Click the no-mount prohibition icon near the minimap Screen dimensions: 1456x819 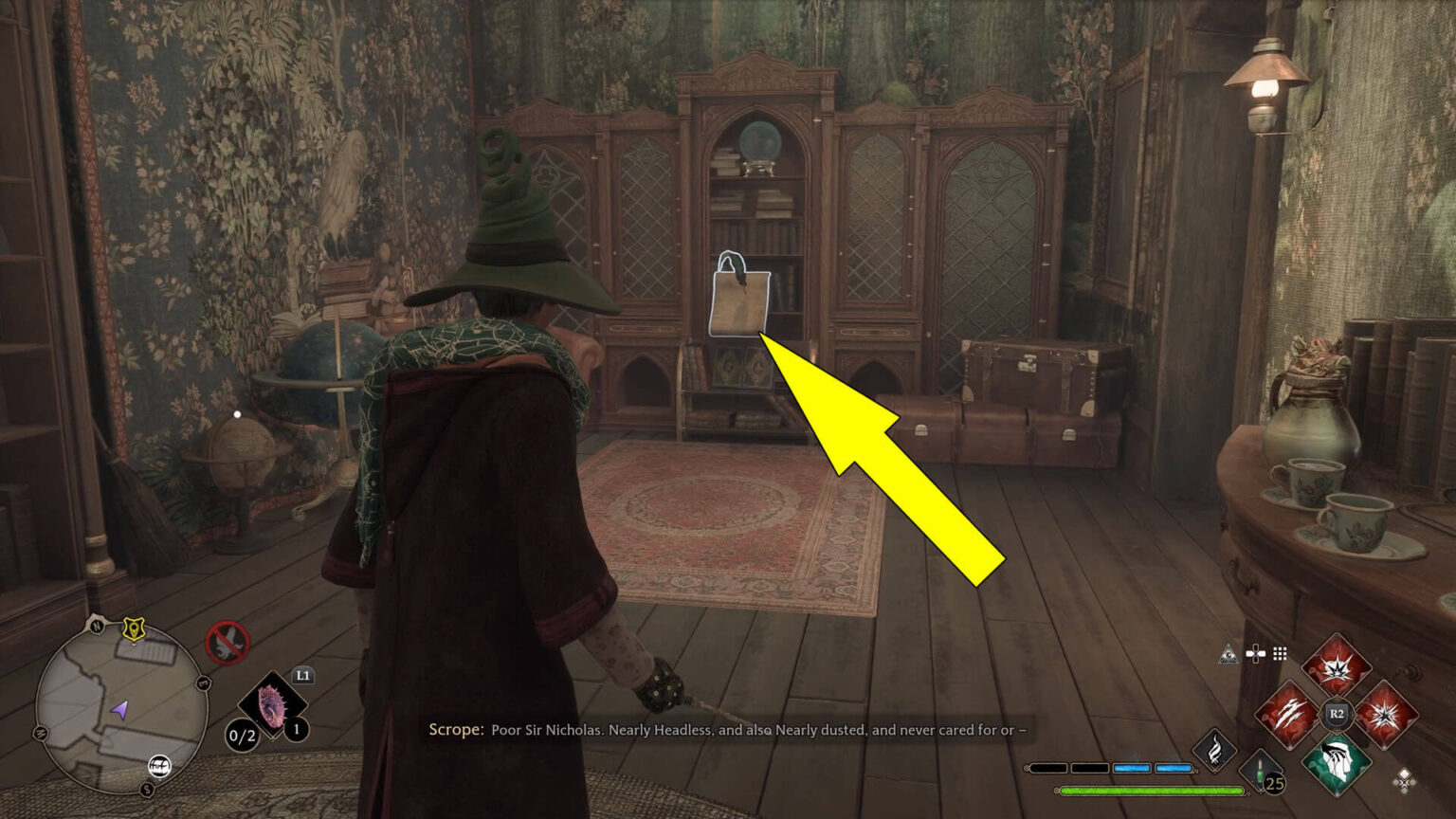(227, 642)
